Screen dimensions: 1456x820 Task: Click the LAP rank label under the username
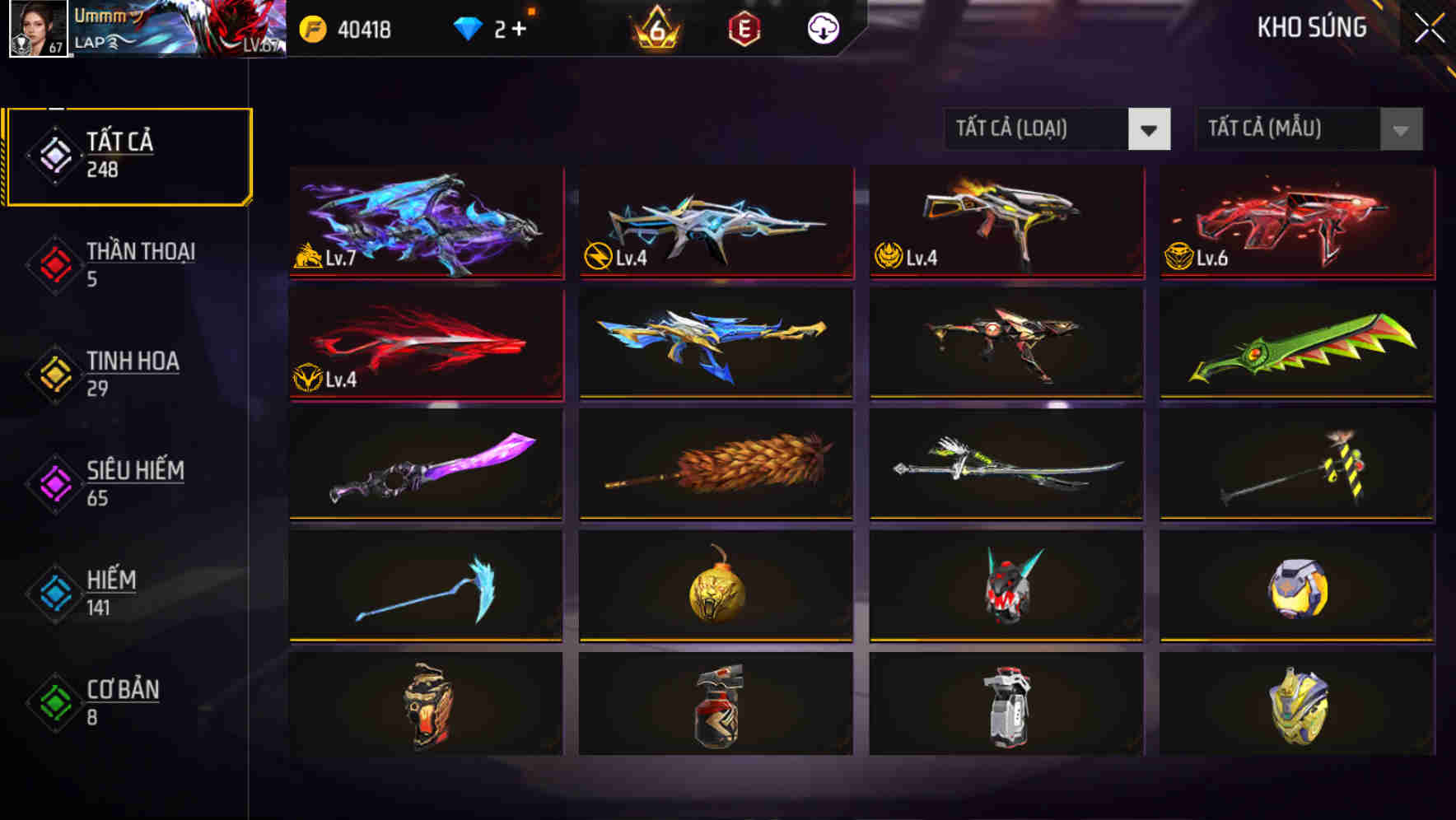coord(91,43)
